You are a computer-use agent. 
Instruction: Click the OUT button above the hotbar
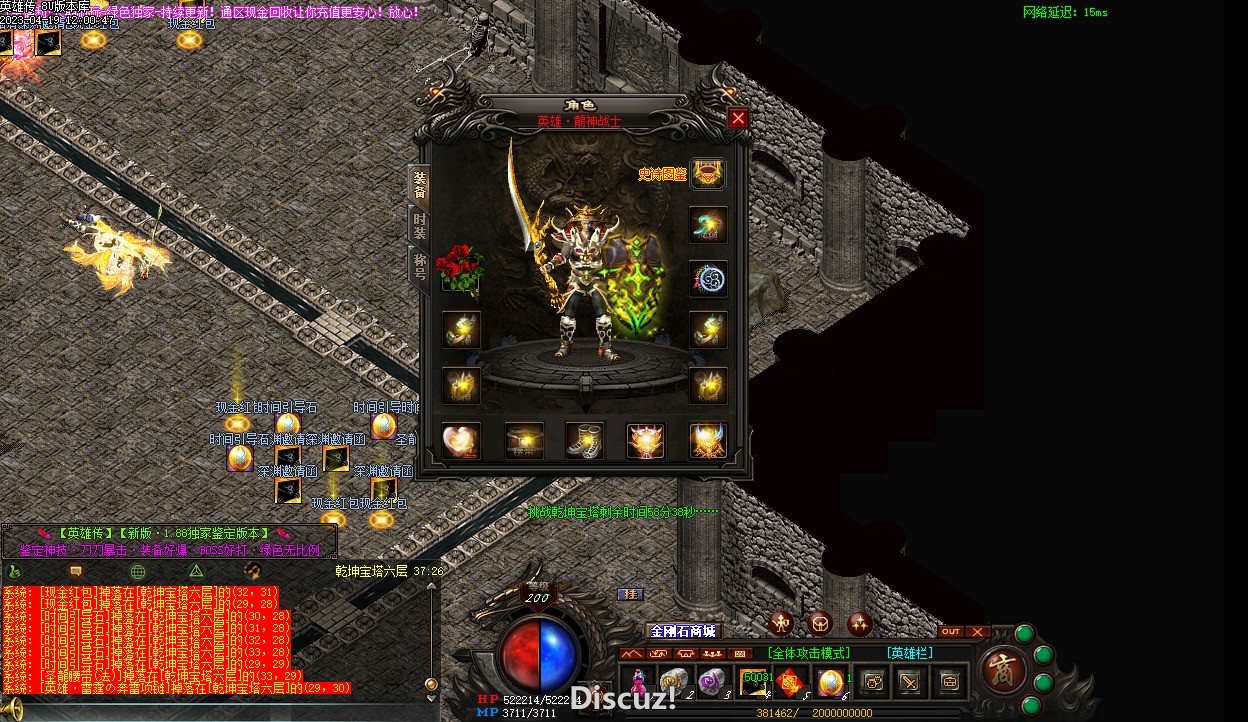(951, 631)
